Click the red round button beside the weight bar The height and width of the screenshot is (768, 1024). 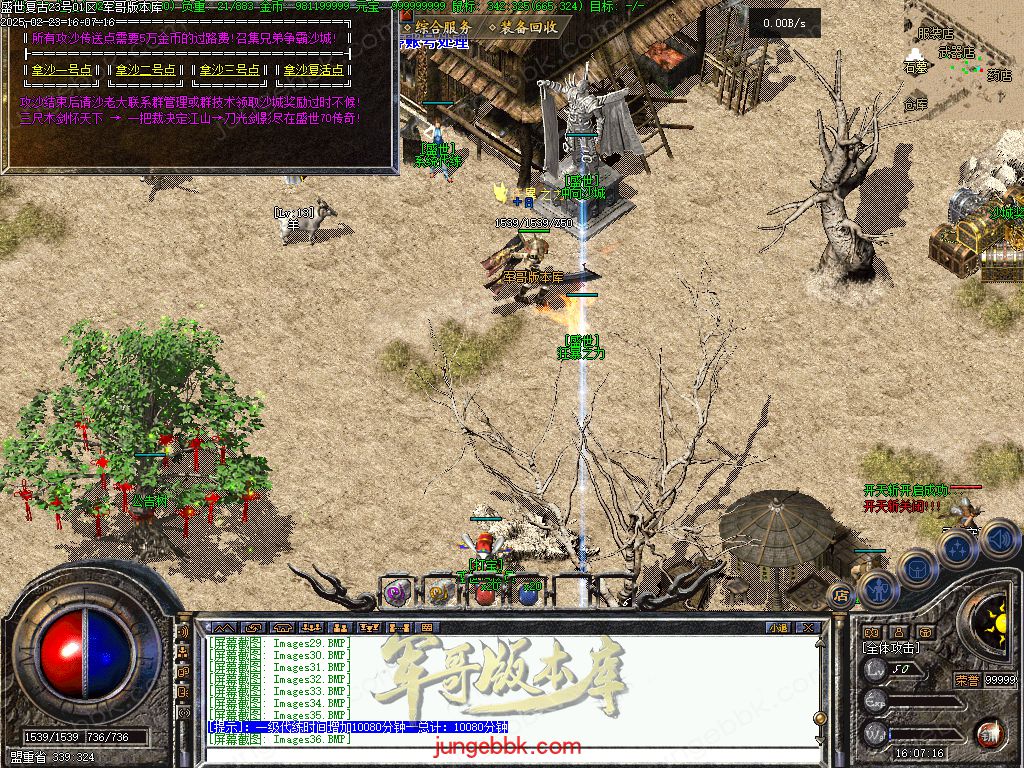(989, 733)
